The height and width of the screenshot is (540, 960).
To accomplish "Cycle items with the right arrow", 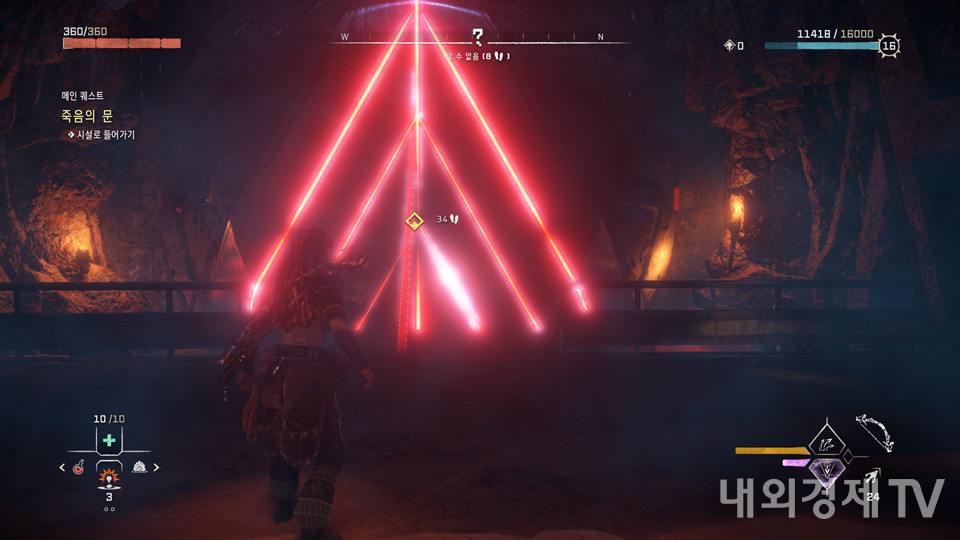I will (x=156, y=467).
